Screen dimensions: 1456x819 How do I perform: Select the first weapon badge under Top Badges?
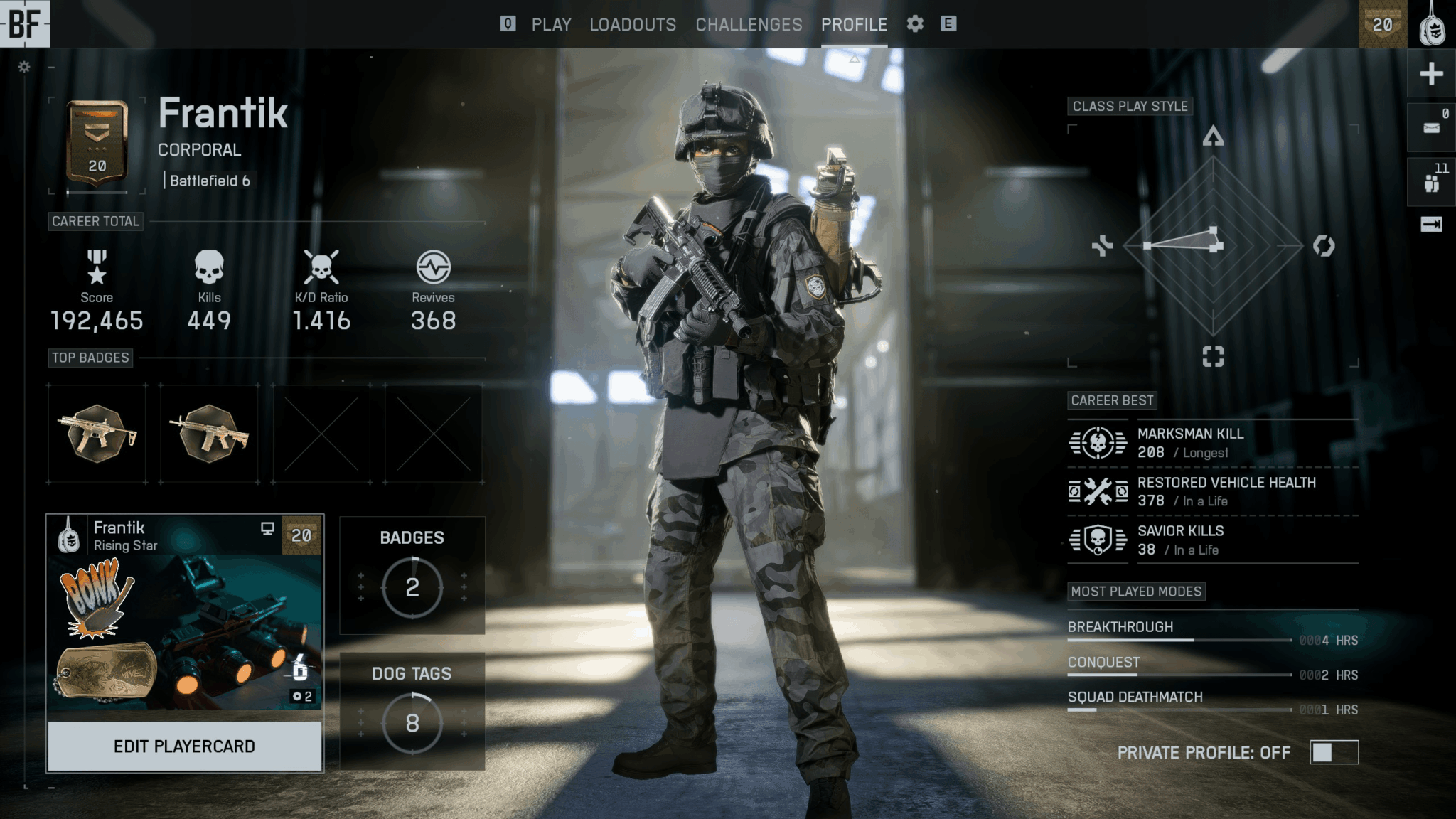coord(97,434)
